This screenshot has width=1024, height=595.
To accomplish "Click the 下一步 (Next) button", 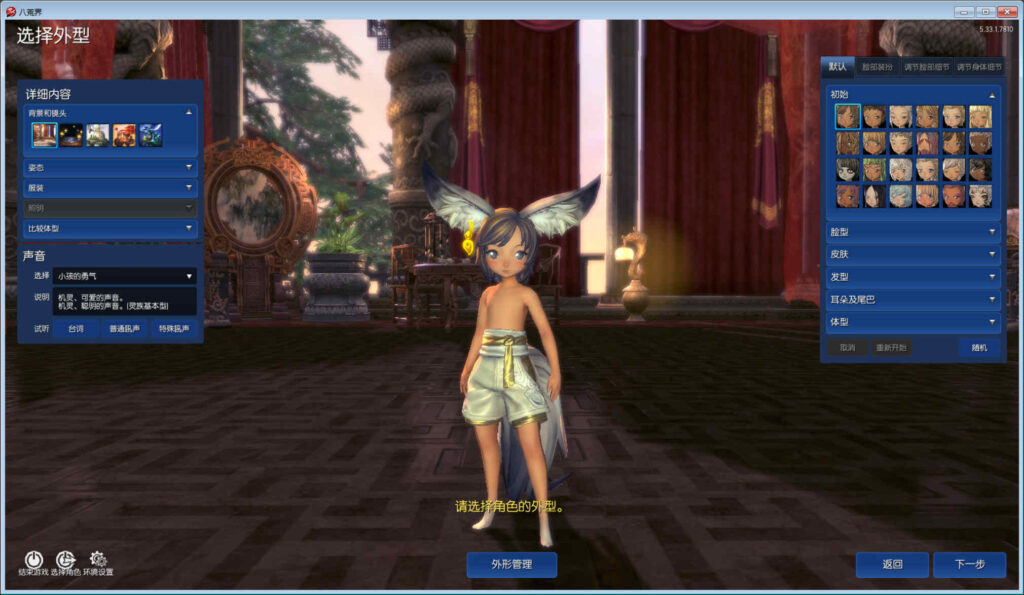I will click(x=969, y=565).
